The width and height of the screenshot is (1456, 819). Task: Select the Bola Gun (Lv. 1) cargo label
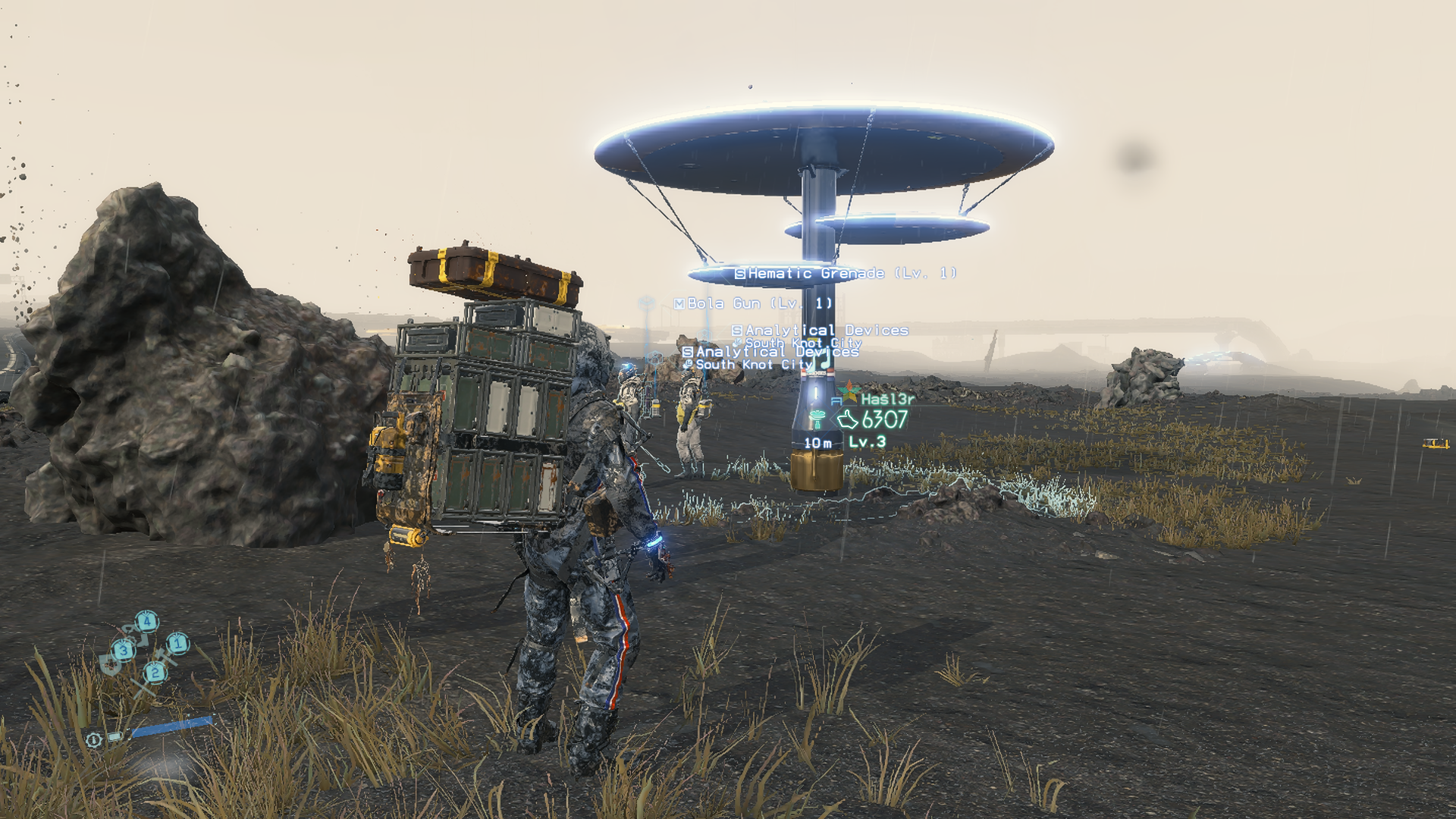[x=754, y=303]
